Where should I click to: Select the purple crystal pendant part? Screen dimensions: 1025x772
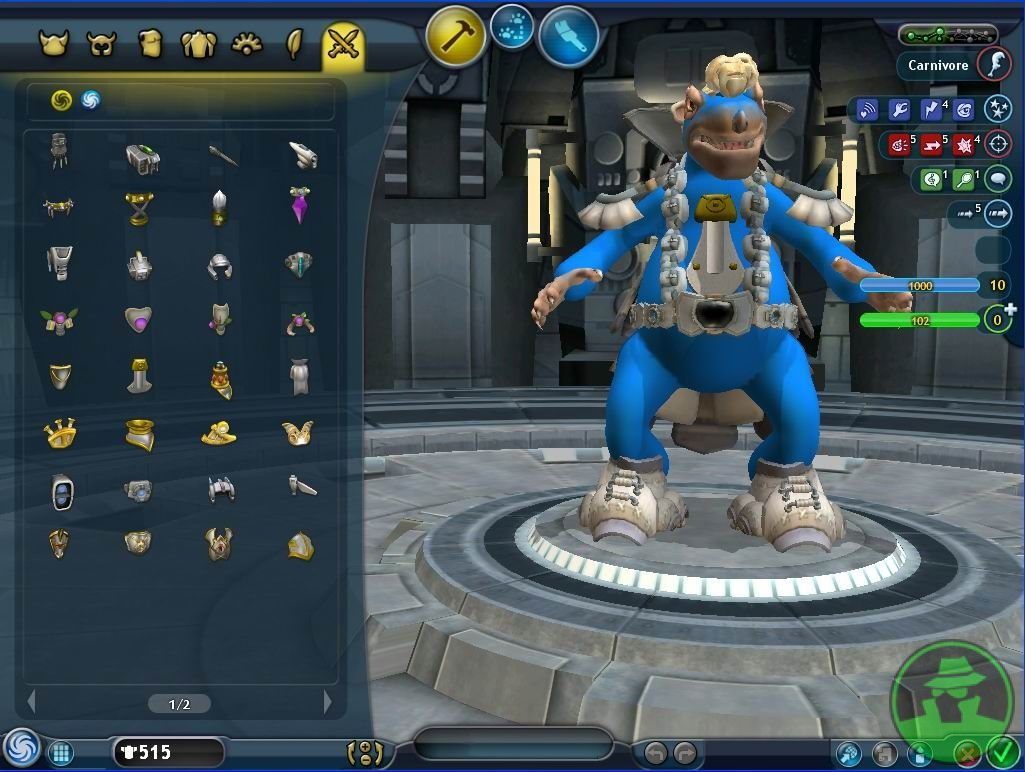tap(300, 205)
